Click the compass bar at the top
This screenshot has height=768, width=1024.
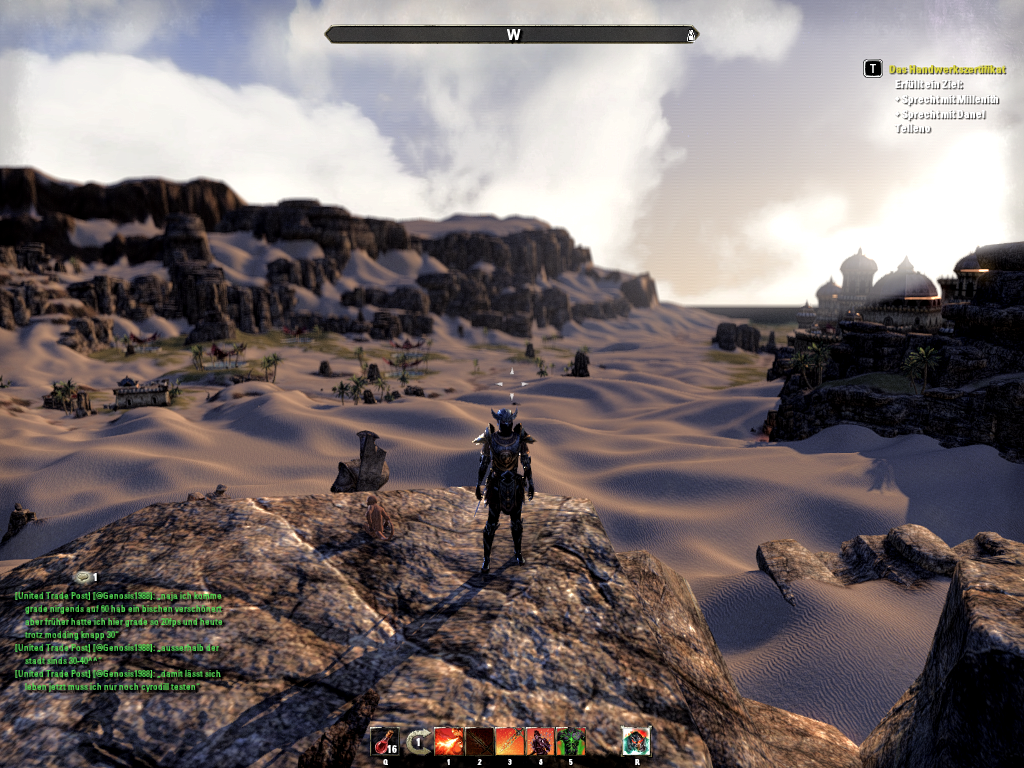[x=512, y=35]
